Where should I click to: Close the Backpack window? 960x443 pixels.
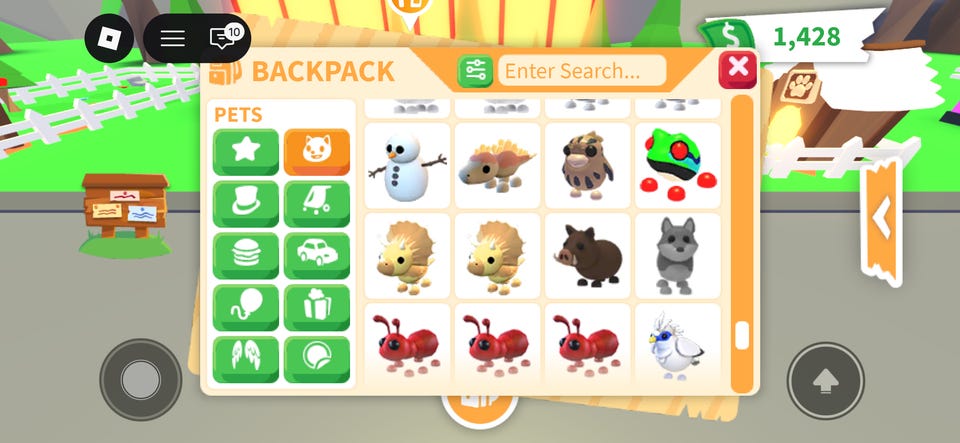coord(738,68)
